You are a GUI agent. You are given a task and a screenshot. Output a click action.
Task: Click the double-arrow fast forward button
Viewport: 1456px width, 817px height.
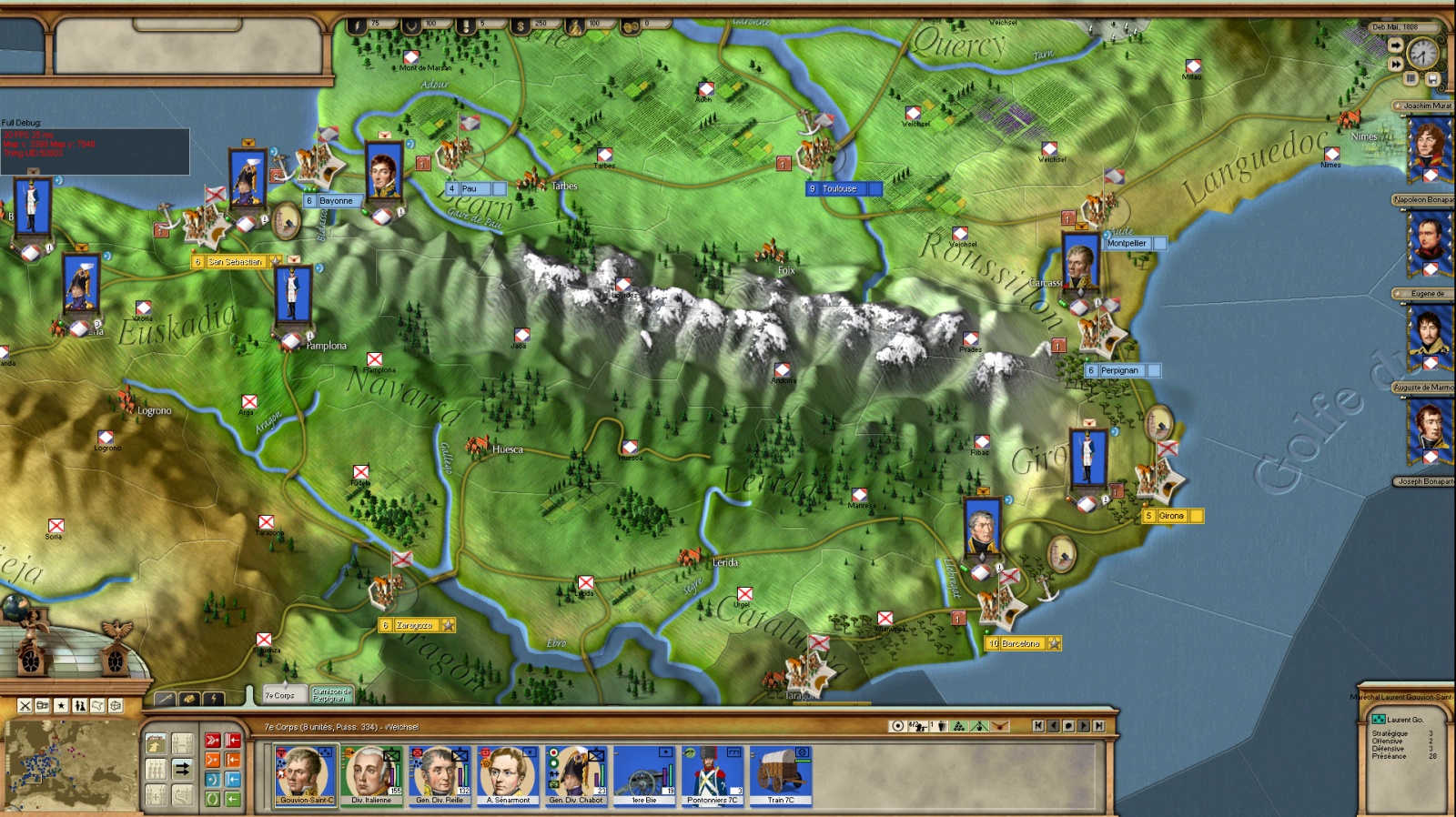1395,65
